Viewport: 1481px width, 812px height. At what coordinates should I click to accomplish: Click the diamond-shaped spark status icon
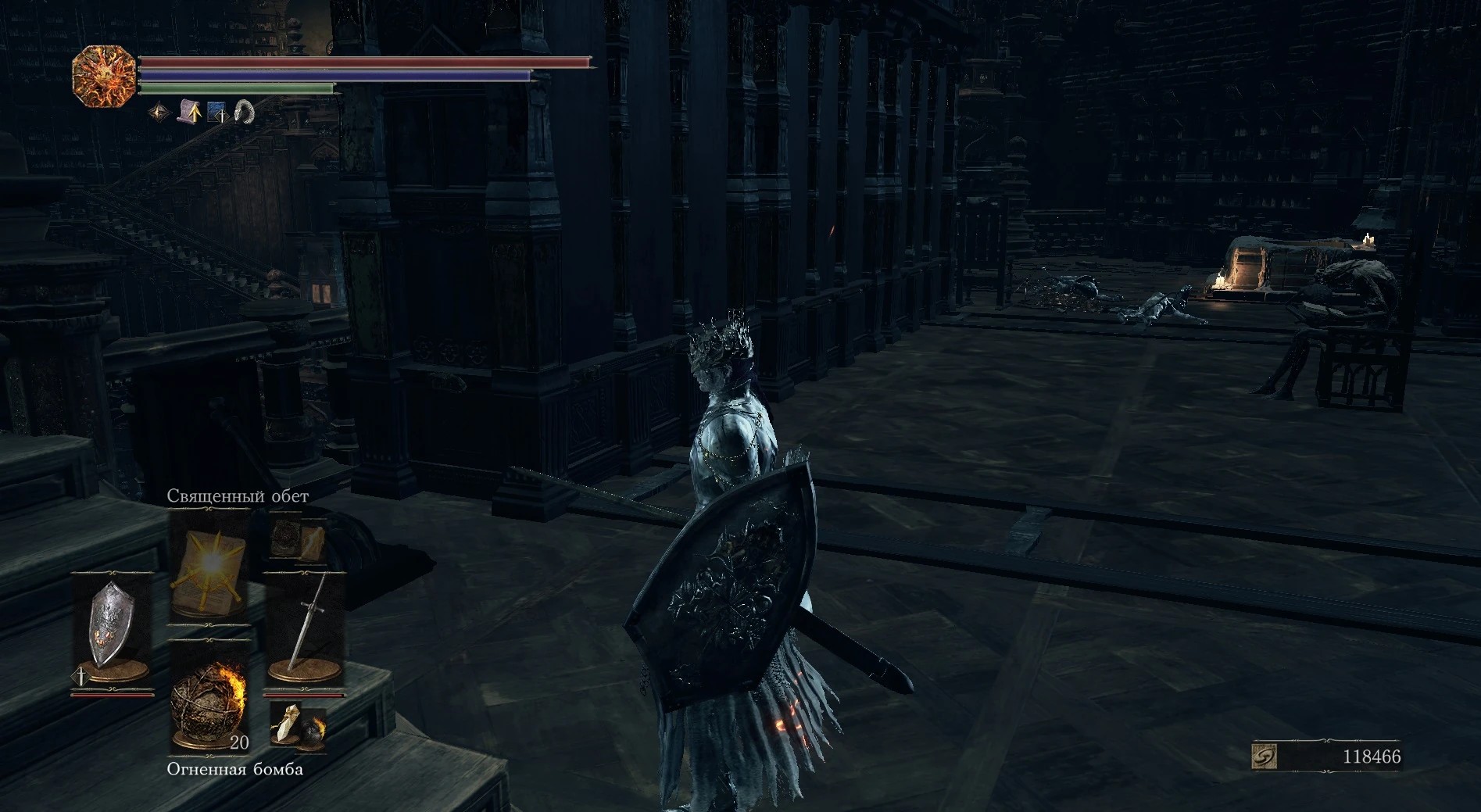(x=159, y=113)
